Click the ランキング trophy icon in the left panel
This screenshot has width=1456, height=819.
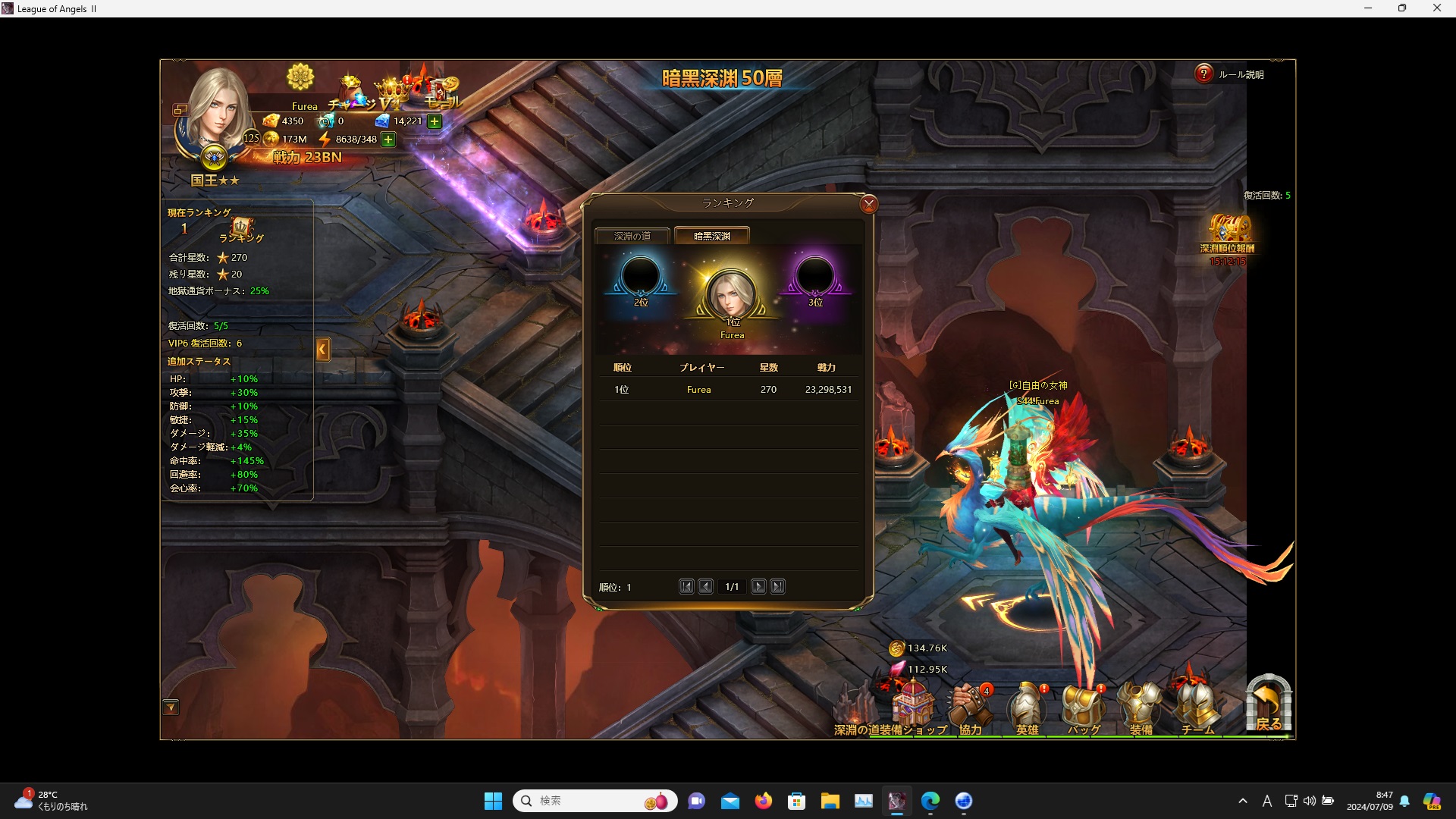(242, 227)
